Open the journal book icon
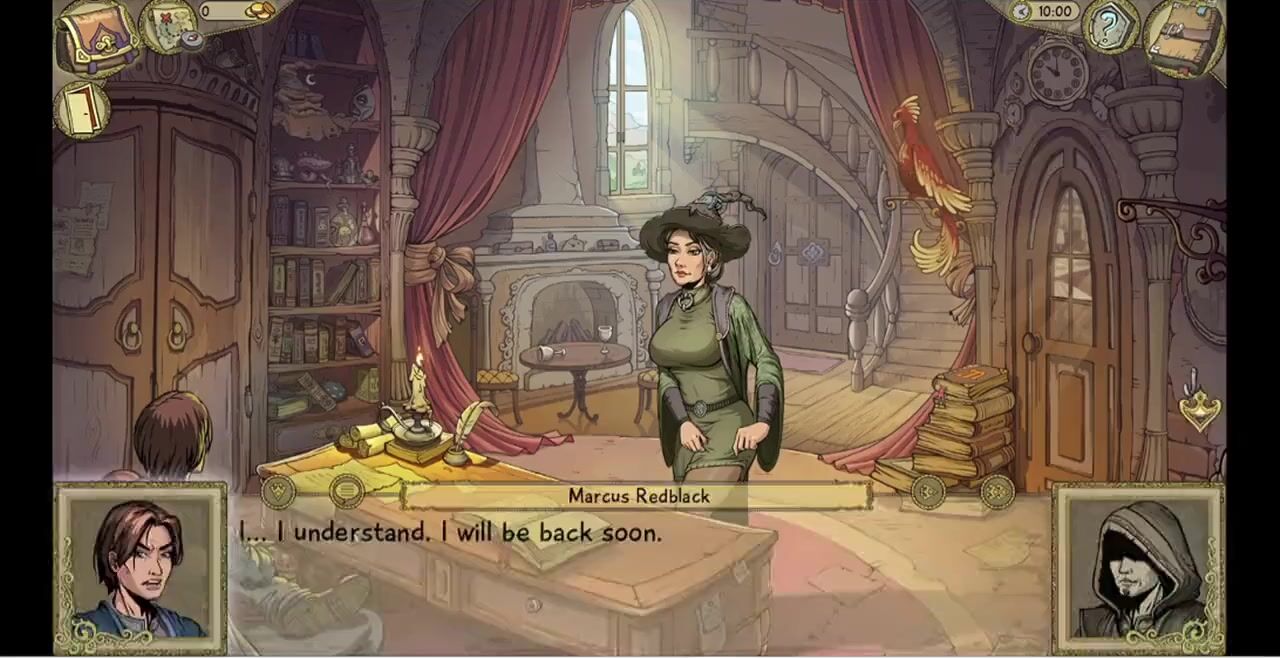This screenshot has height=658, width=1280. [x=1185, y=38]
